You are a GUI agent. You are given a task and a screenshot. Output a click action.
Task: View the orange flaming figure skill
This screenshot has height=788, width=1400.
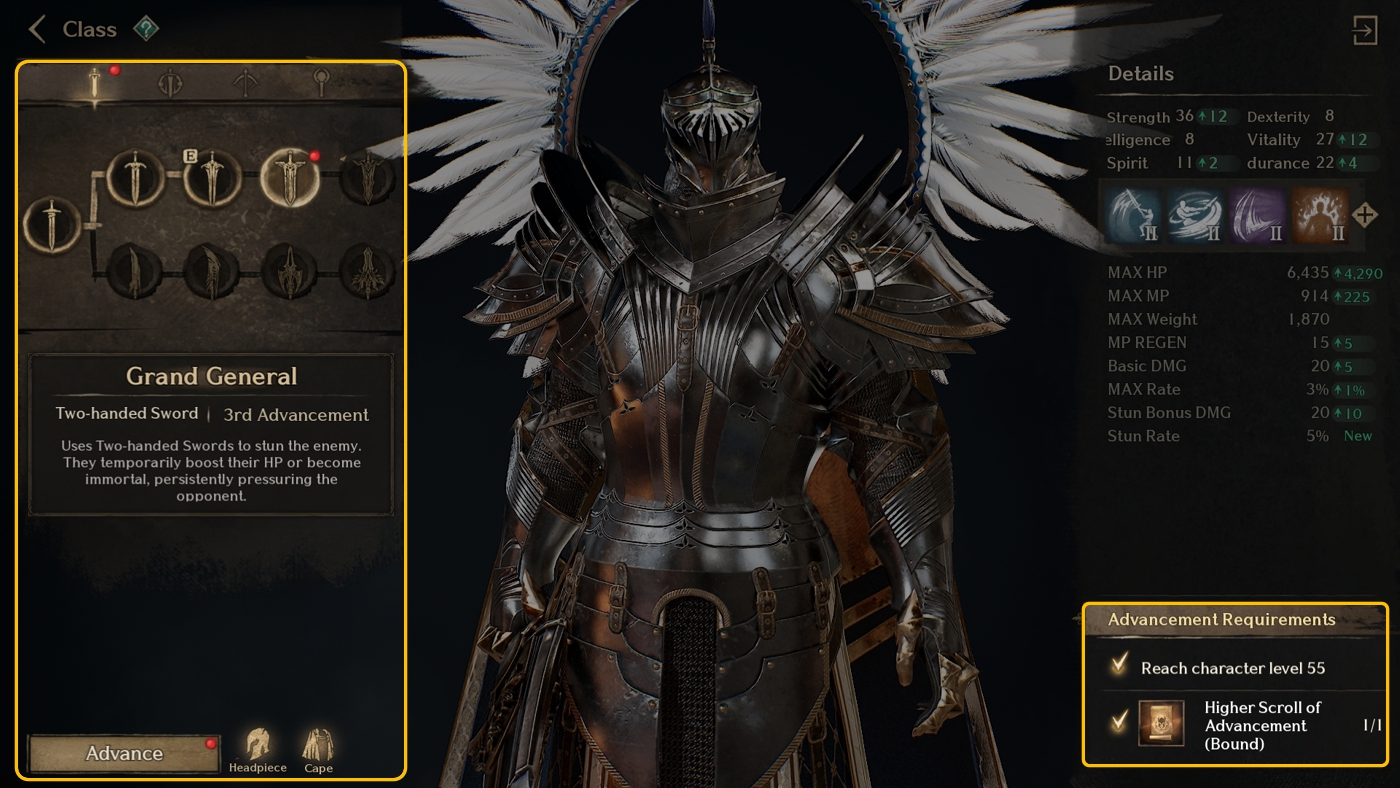pos(1320,215)
